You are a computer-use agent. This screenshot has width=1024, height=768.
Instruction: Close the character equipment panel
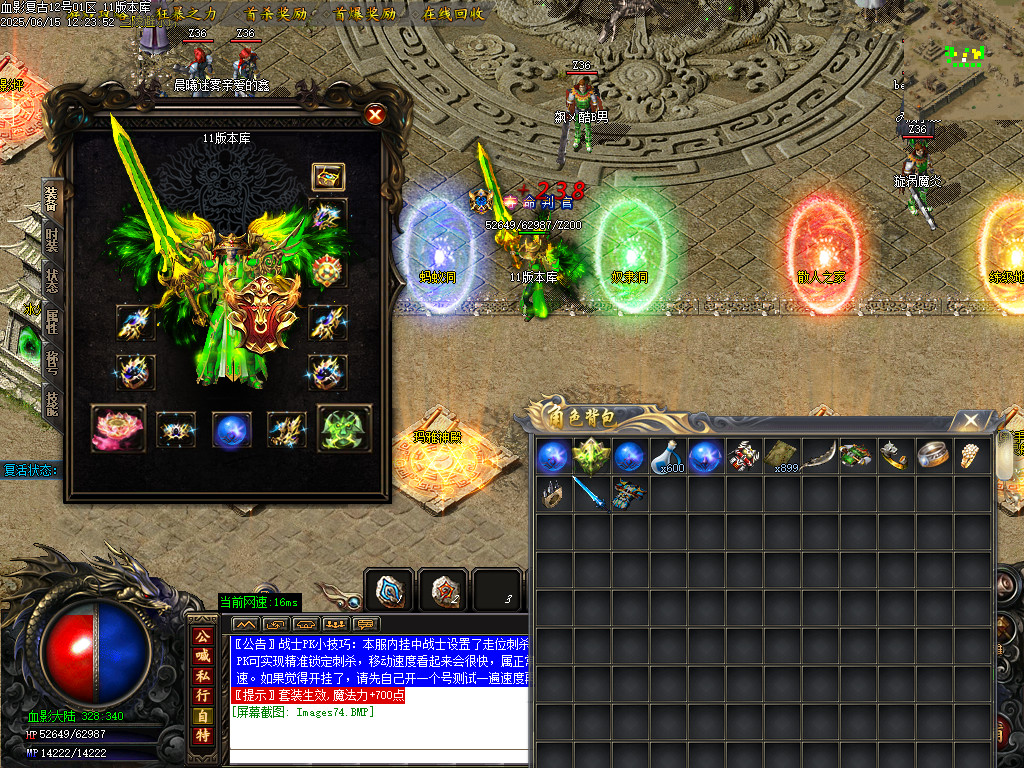(375, 115)
